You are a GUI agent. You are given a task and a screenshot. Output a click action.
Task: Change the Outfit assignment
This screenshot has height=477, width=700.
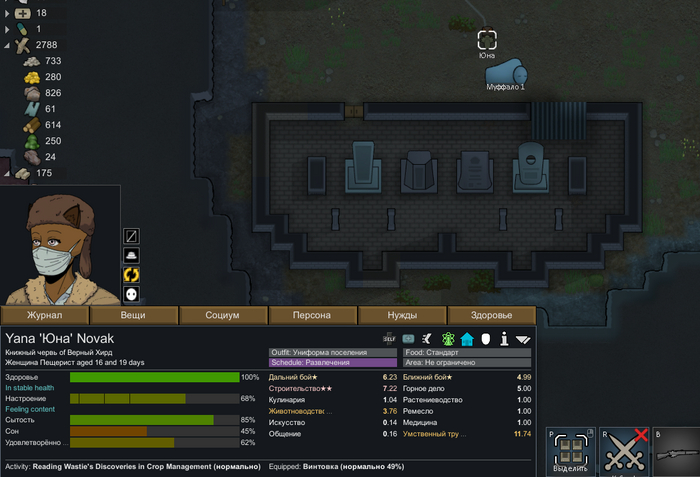click(333, 352)
